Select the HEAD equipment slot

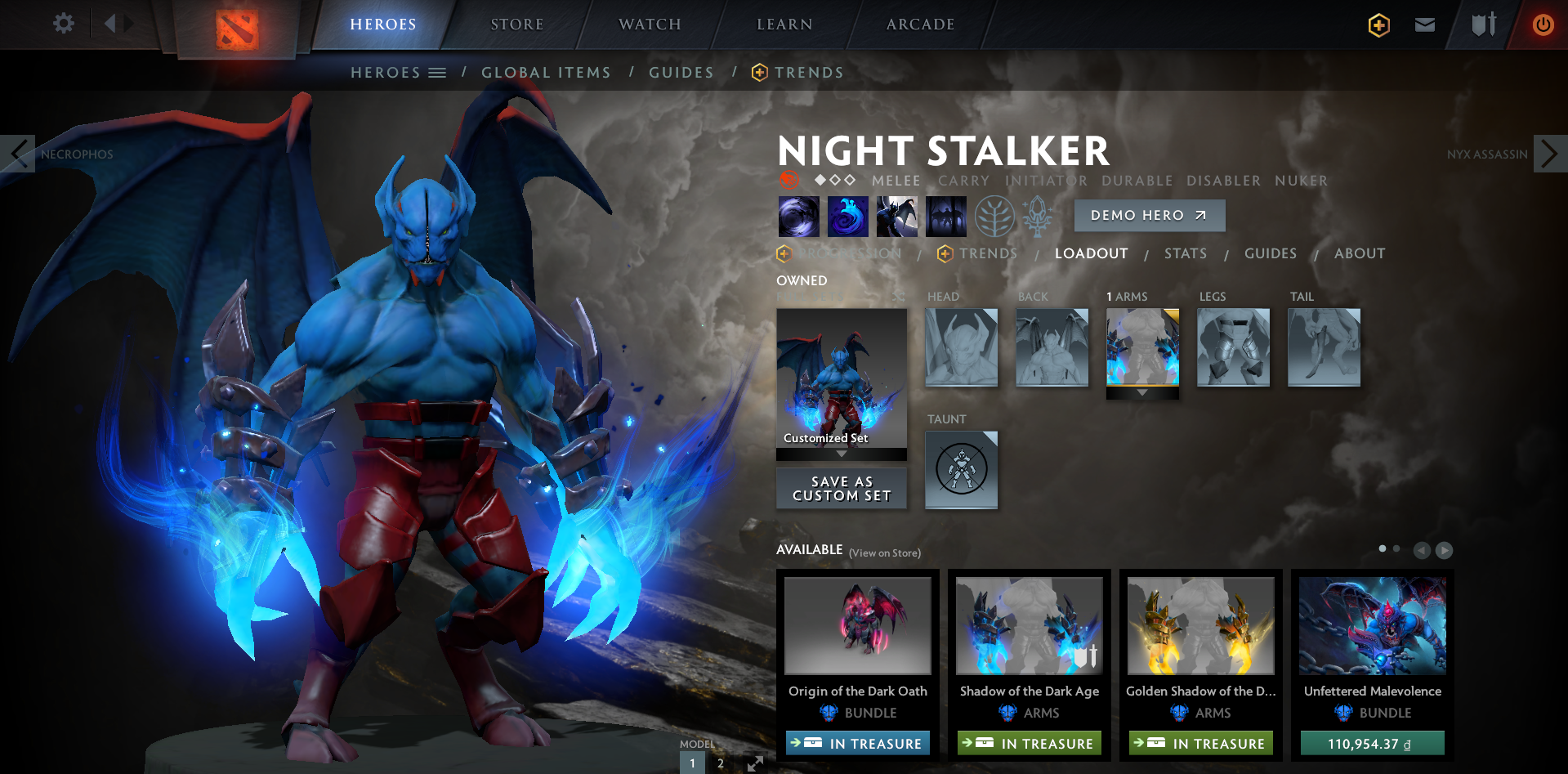[961, 347]
